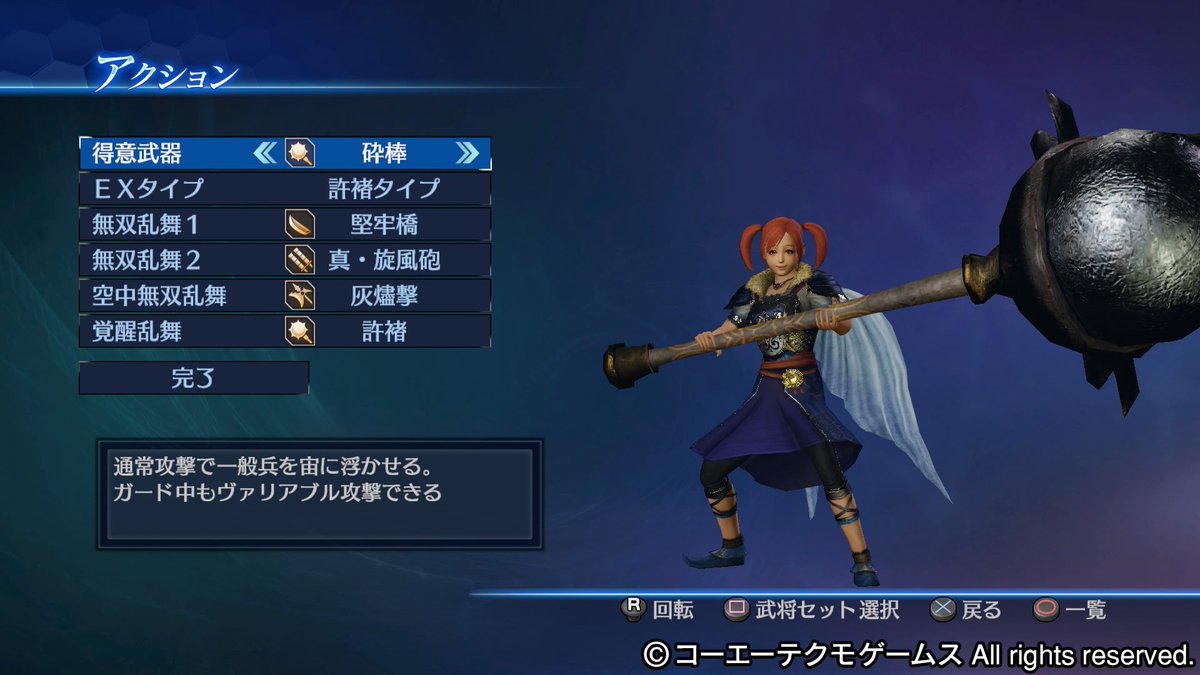The width and height of the screenshot is (1200, 675).
Task: Click the right arrow beside 砕棒
Action: (x=467, y=153)
